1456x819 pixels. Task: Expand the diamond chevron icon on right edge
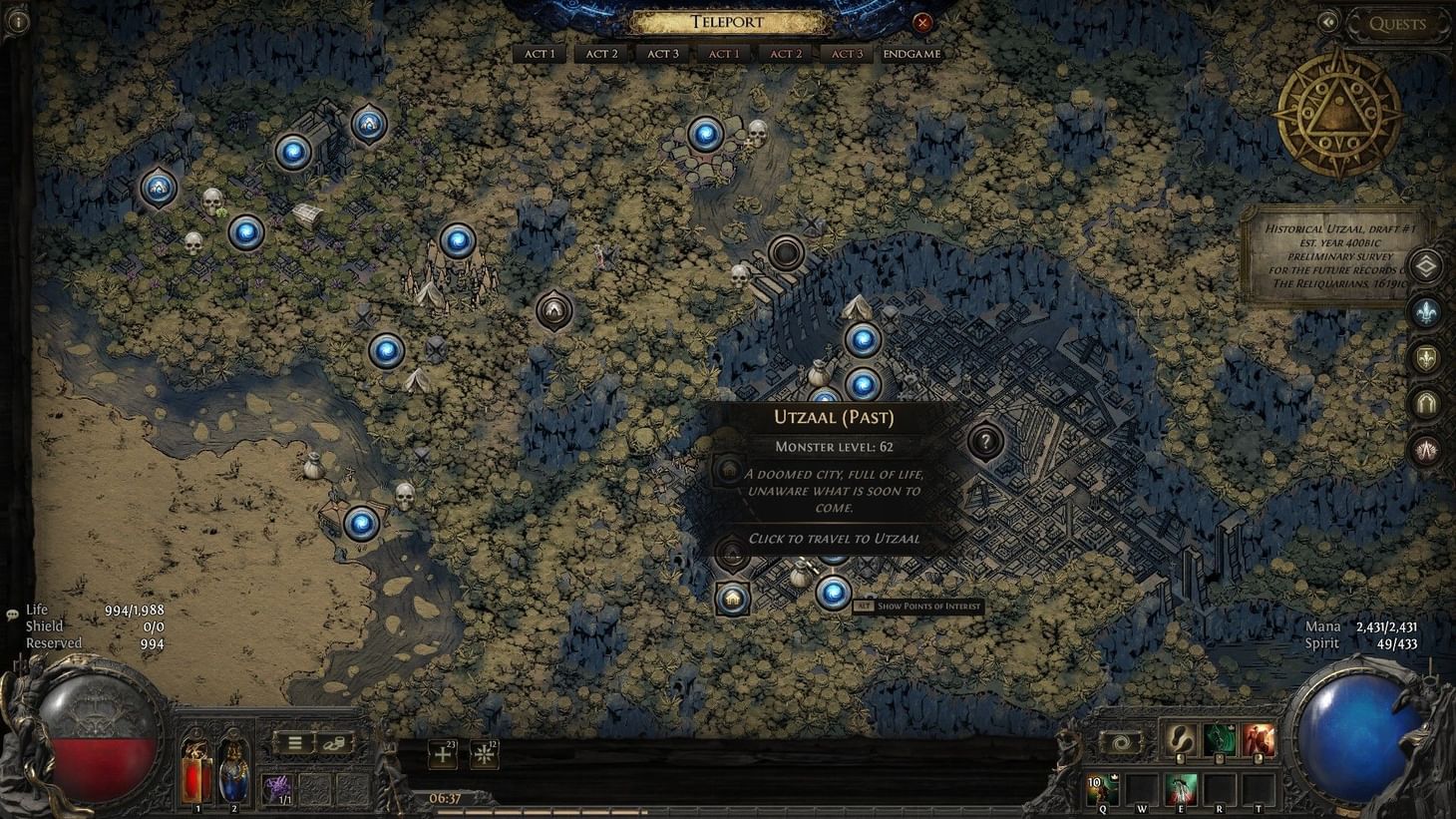click(x=1425, y=265)
